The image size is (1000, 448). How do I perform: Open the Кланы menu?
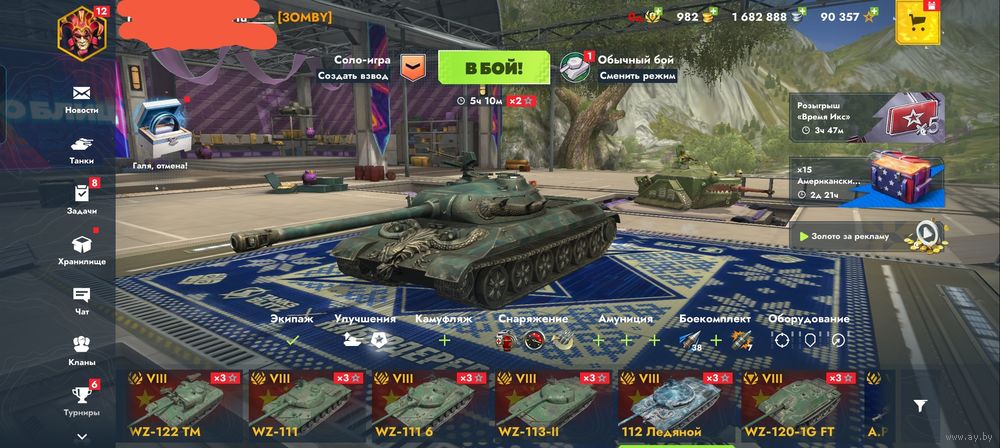pyautogui.click(x=81, y=350)
